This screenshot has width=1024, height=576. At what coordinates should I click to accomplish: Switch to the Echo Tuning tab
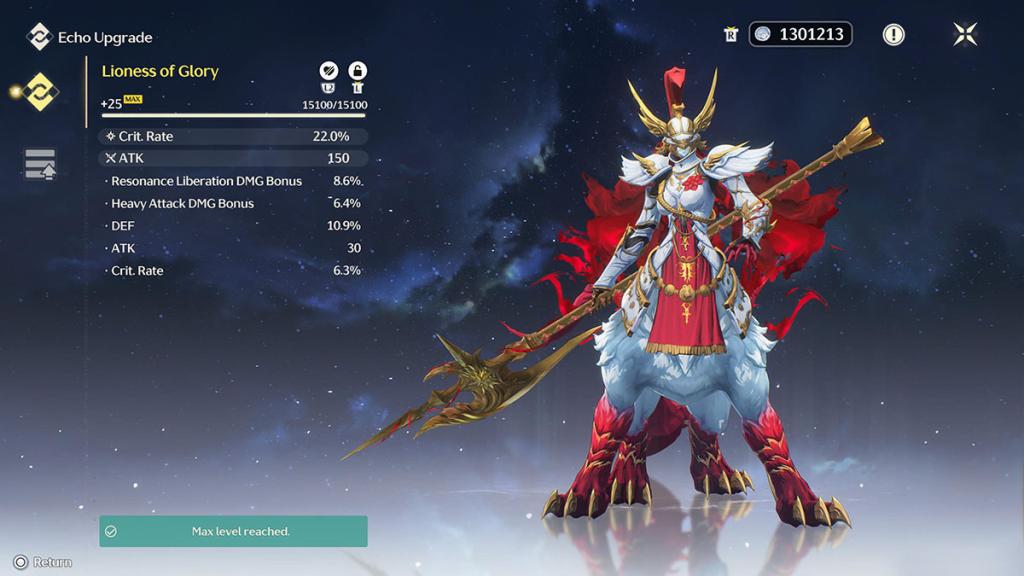point(40,164)
